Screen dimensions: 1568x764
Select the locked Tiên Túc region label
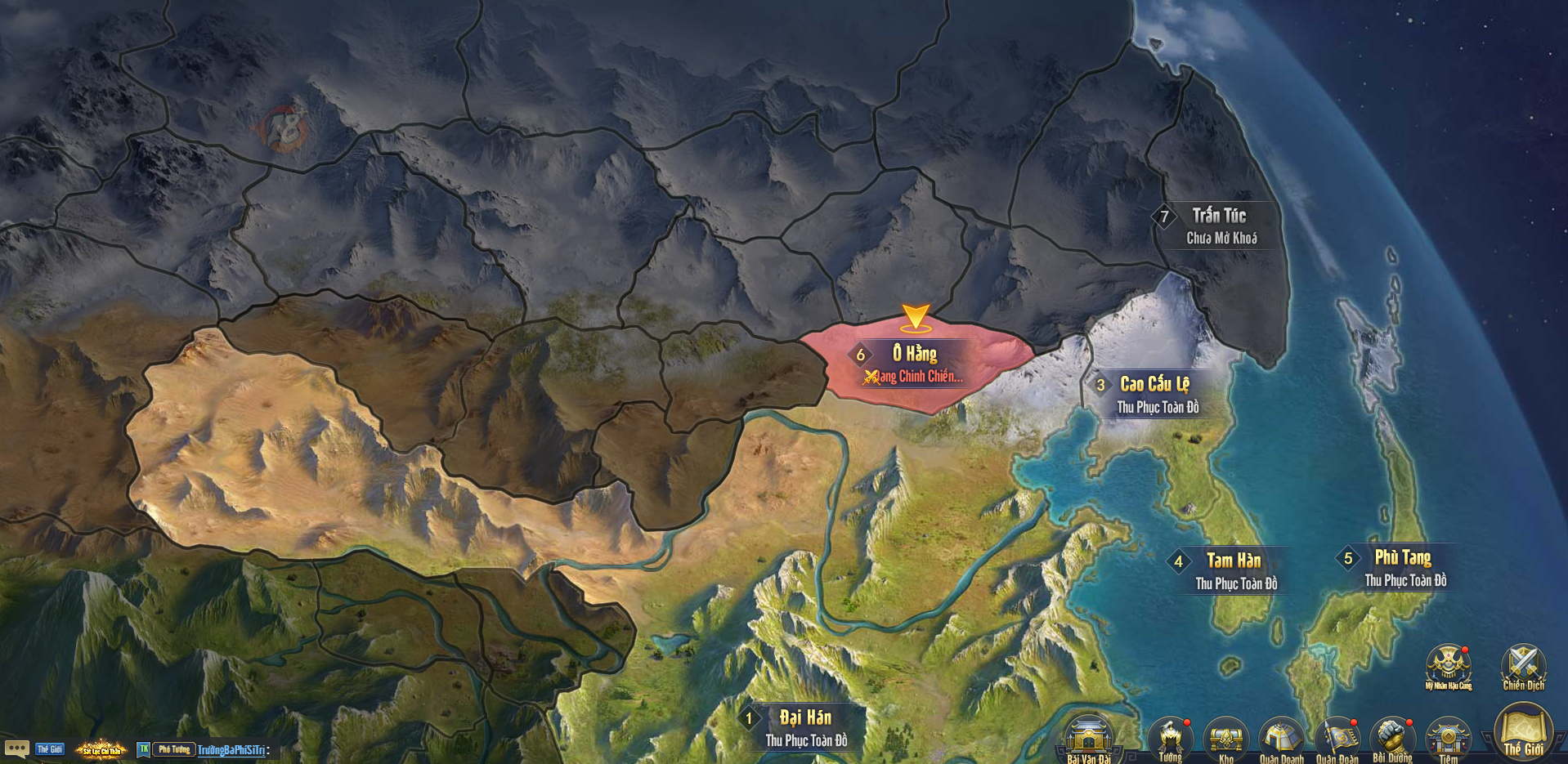(1218, 217)
